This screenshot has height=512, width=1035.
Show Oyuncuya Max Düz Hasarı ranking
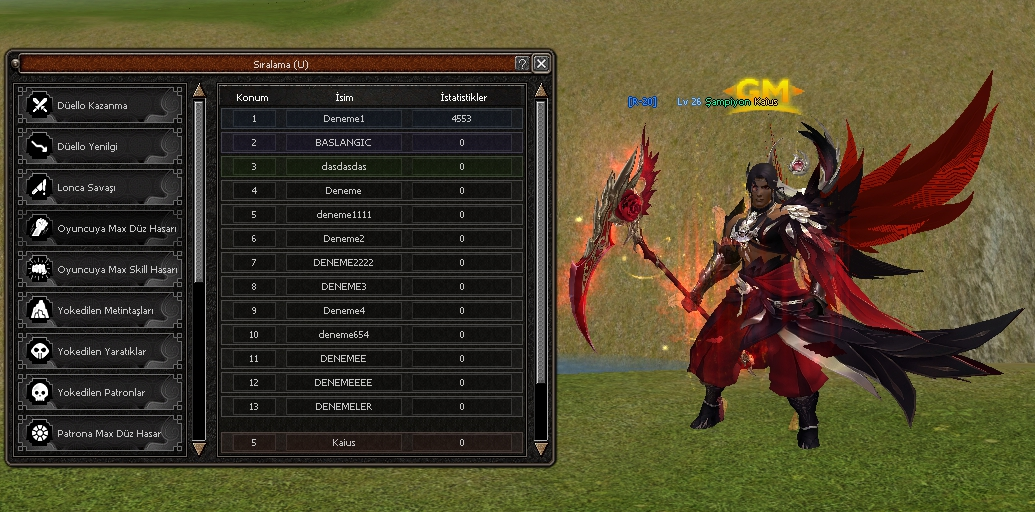[x=102, y=228]
